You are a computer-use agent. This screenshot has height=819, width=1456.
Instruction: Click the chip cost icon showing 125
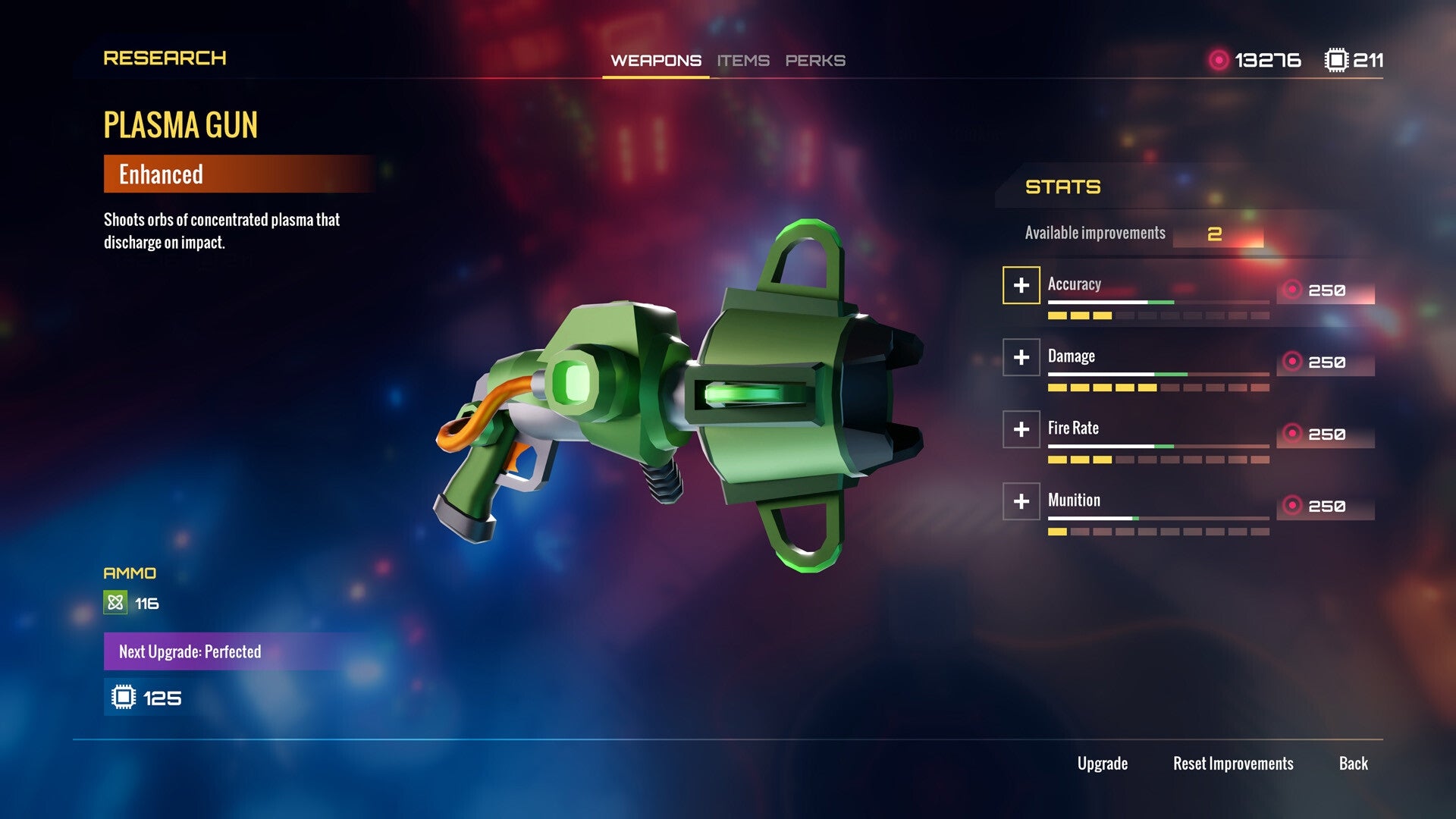tap(124, 696)
